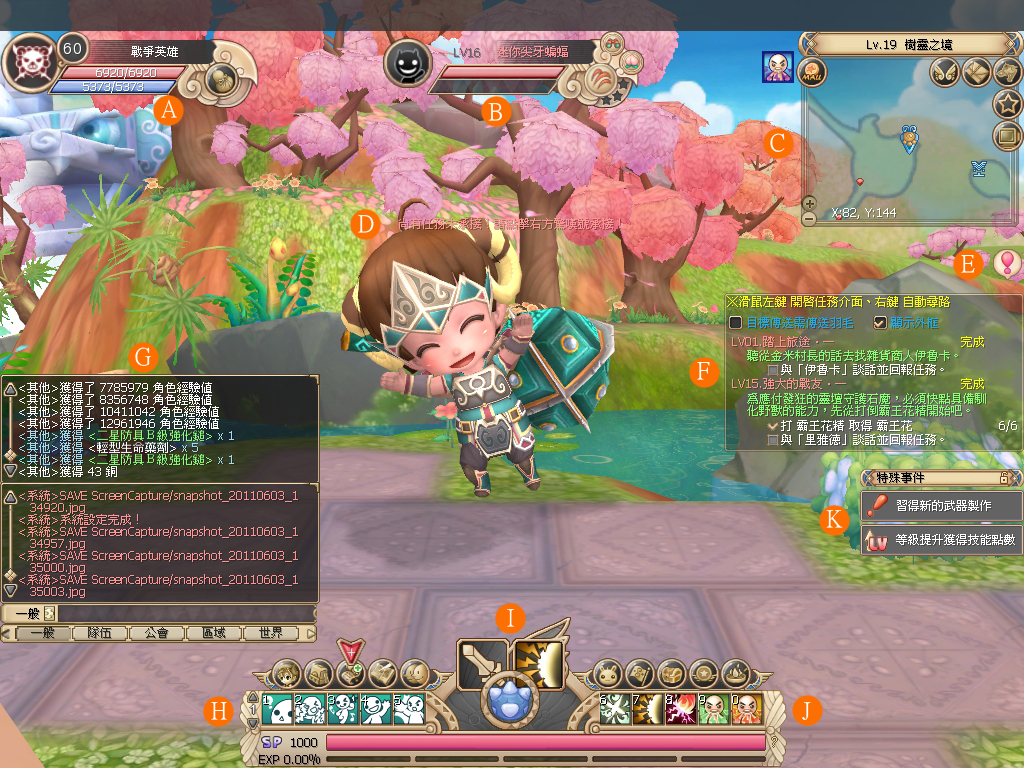Switch to the 世界 (world) chat tab
This screenshot has width=1024, height=768.
click(271, 633)
